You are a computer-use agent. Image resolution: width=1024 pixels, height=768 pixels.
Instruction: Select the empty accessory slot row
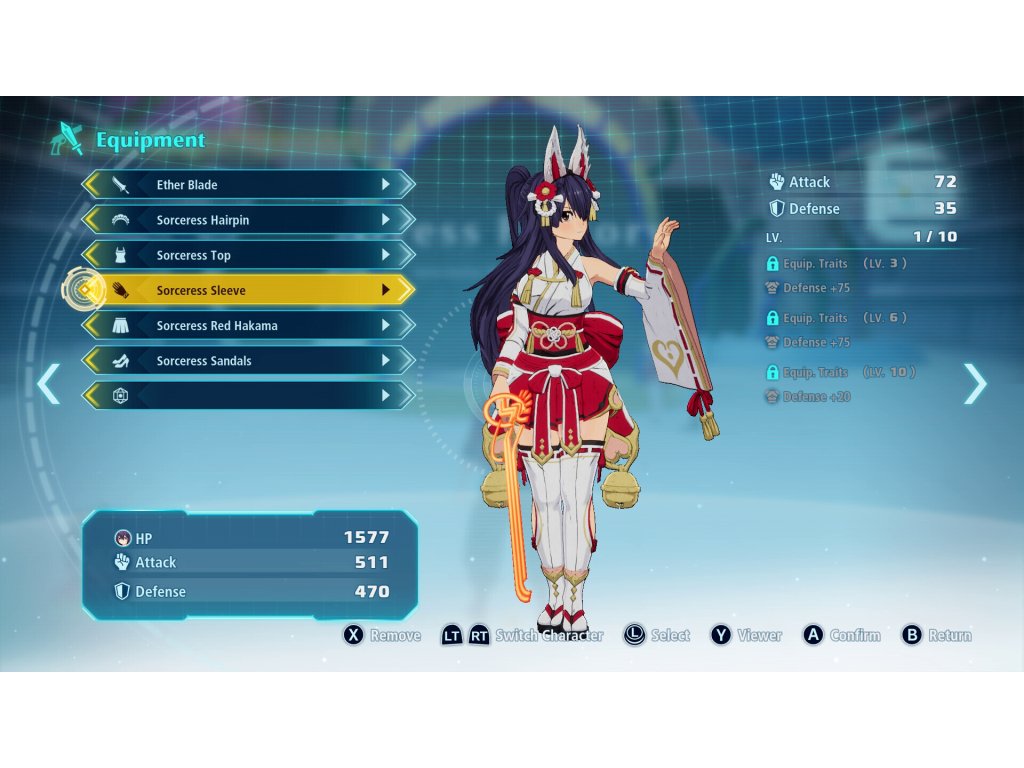pyautogui.click(x=248, y=396)
